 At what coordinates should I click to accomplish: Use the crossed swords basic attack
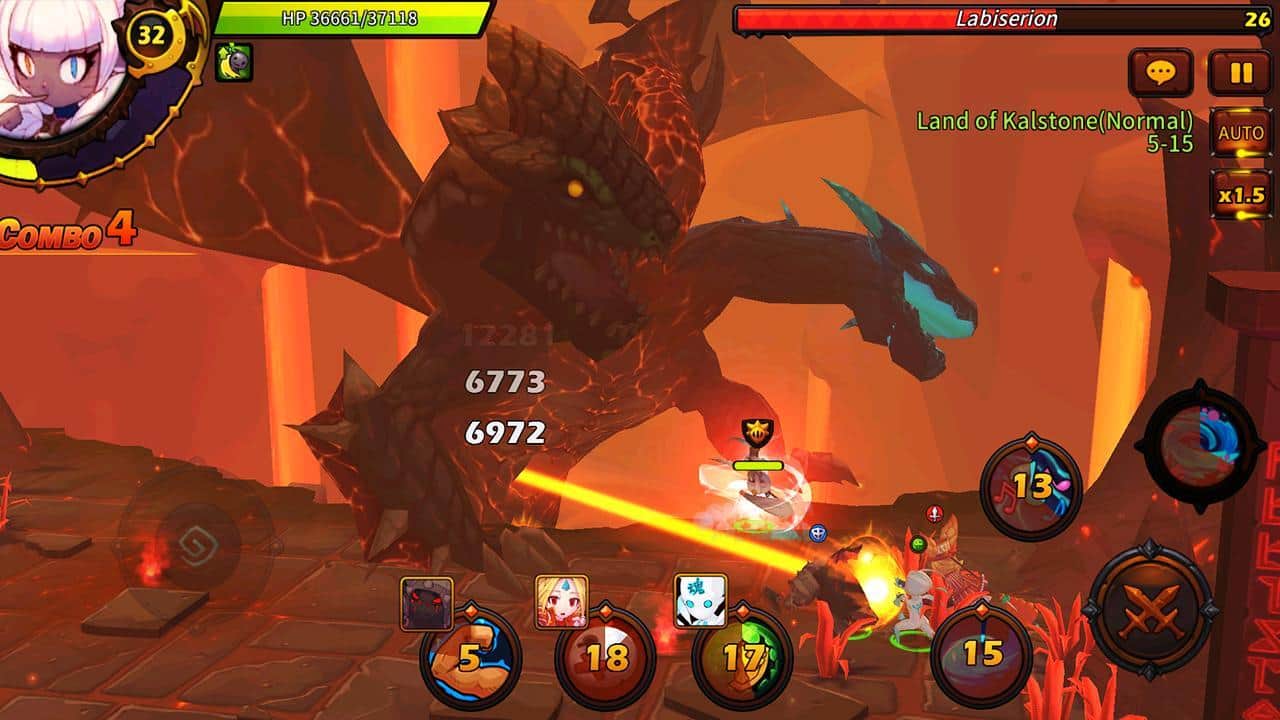[x=1150, y=609]
